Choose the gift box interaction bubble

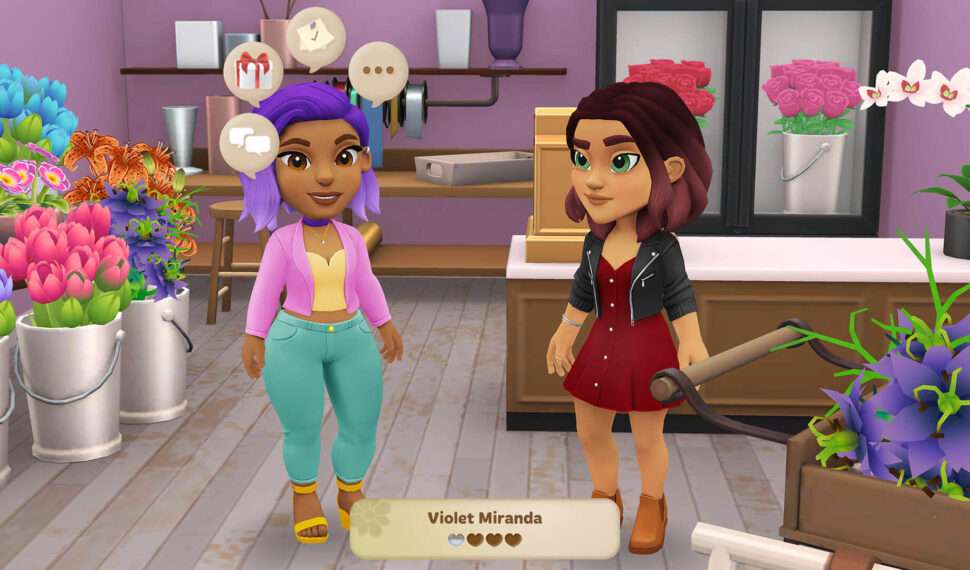click(253, 72)
